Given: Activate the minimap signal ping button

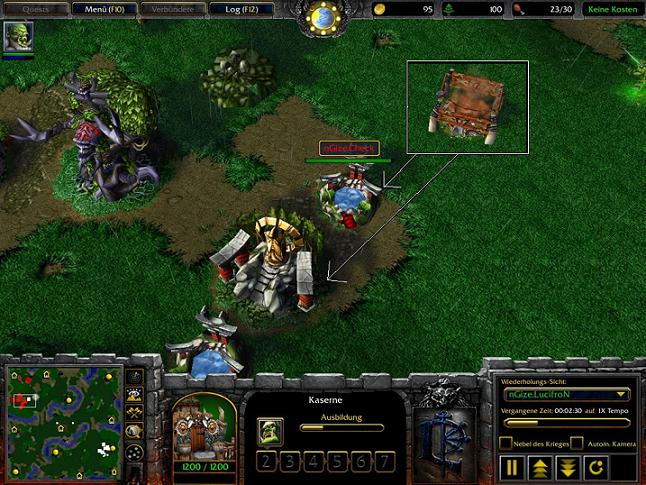Looking at the screenshot, I should coord(136,377).
